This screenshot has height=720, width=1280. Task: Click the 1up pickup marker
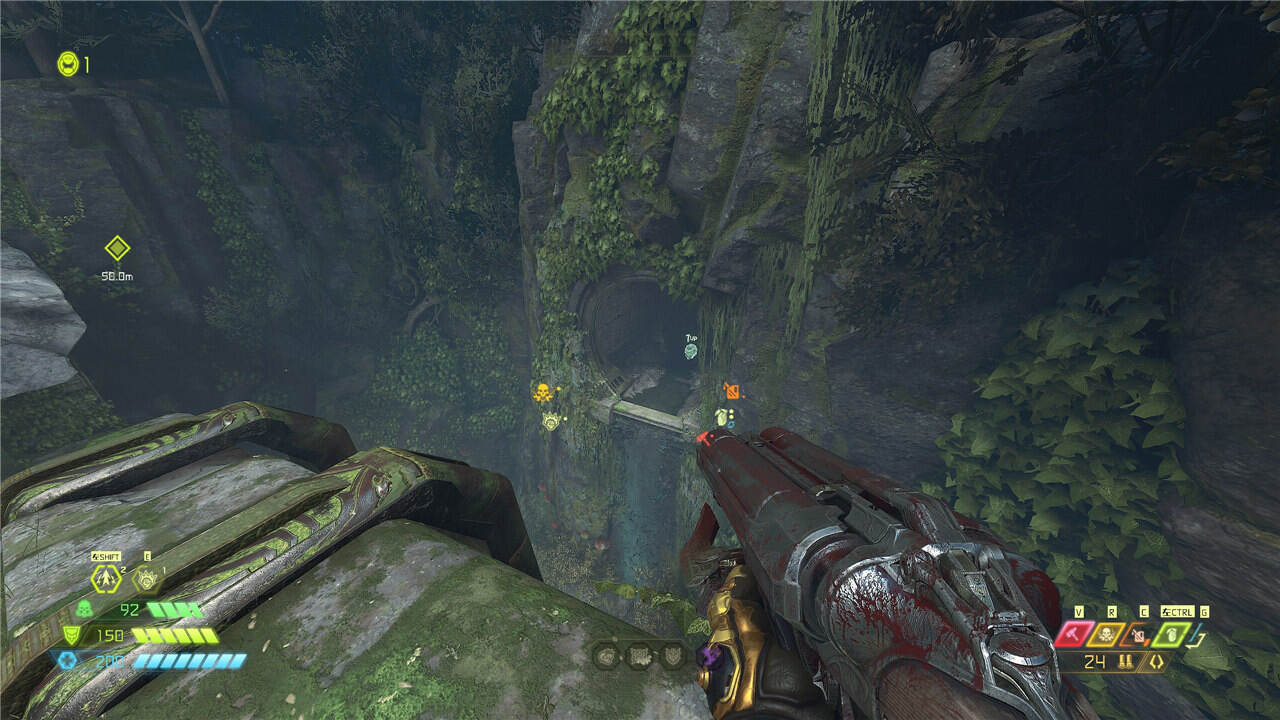[x=690, y=350]
